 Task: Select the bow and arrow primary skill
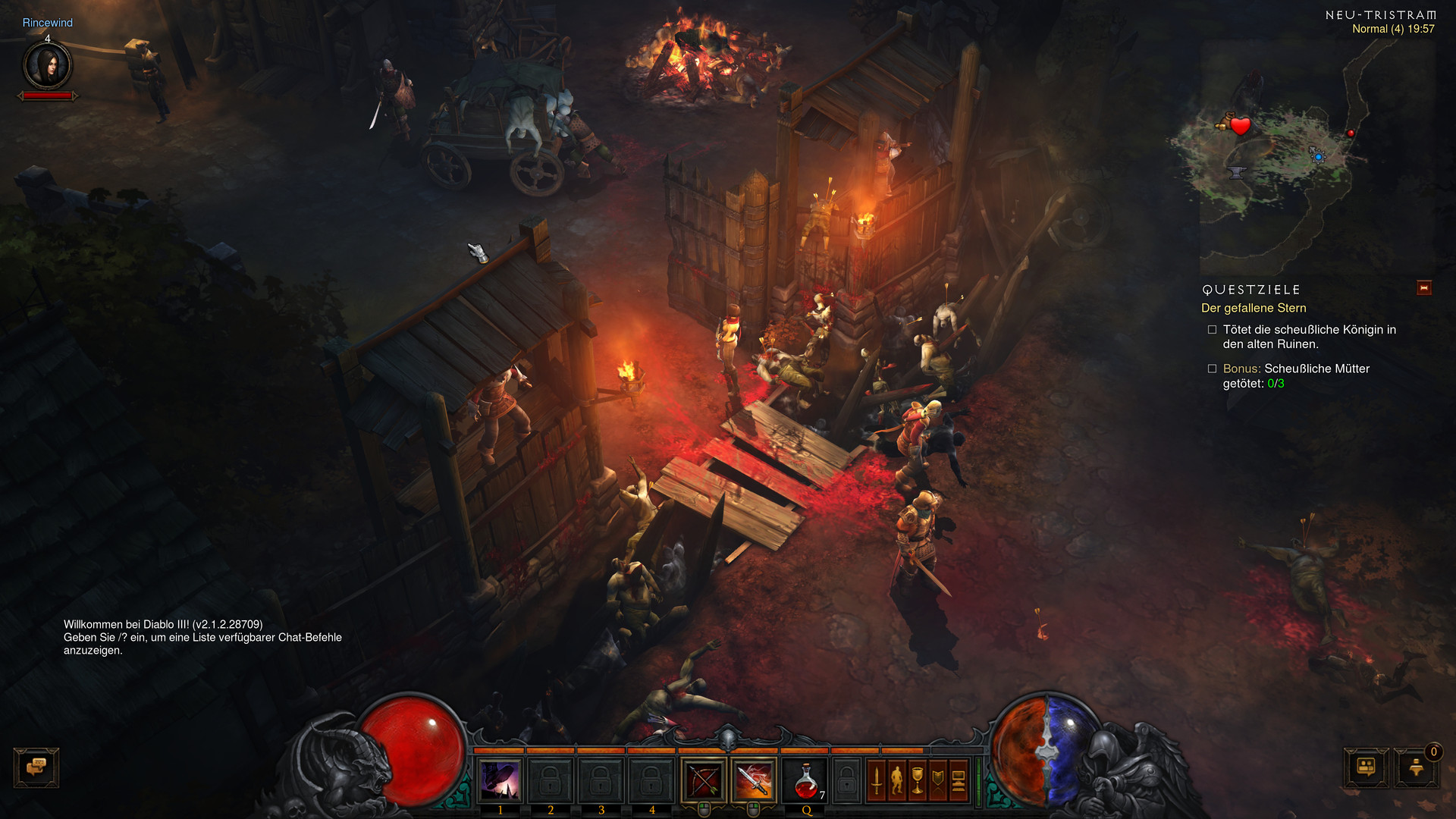pos(704,780)
